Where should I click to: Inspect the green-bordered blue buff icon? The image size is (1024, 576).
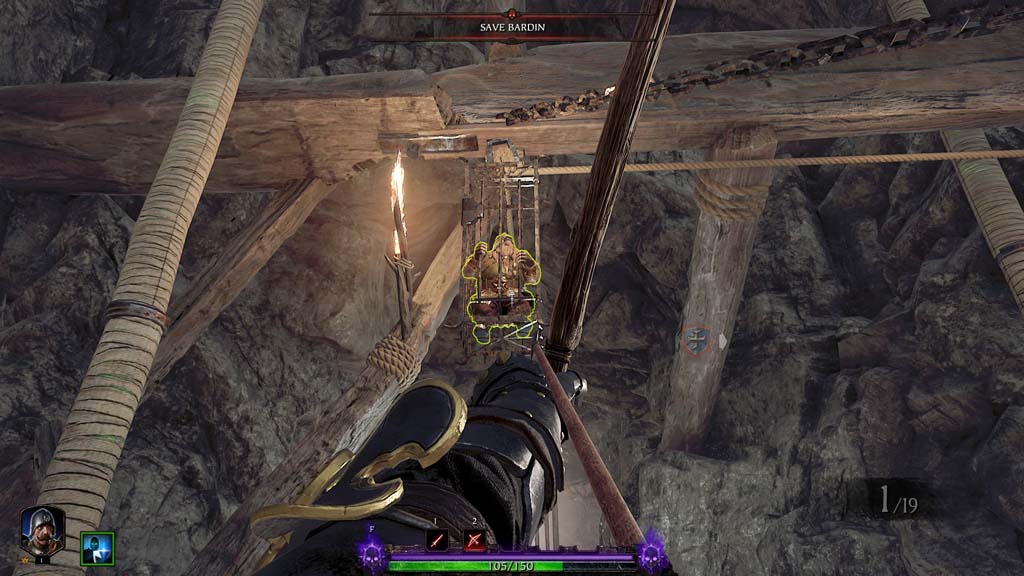[x=97, y=548]
